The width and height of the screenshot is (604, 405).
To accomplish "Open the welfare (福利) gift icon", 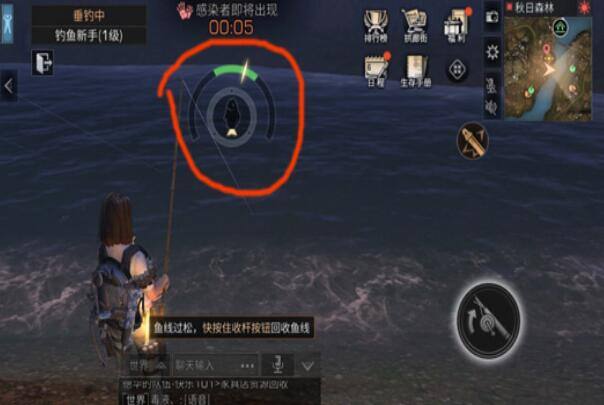I will (x=456, y=24).
